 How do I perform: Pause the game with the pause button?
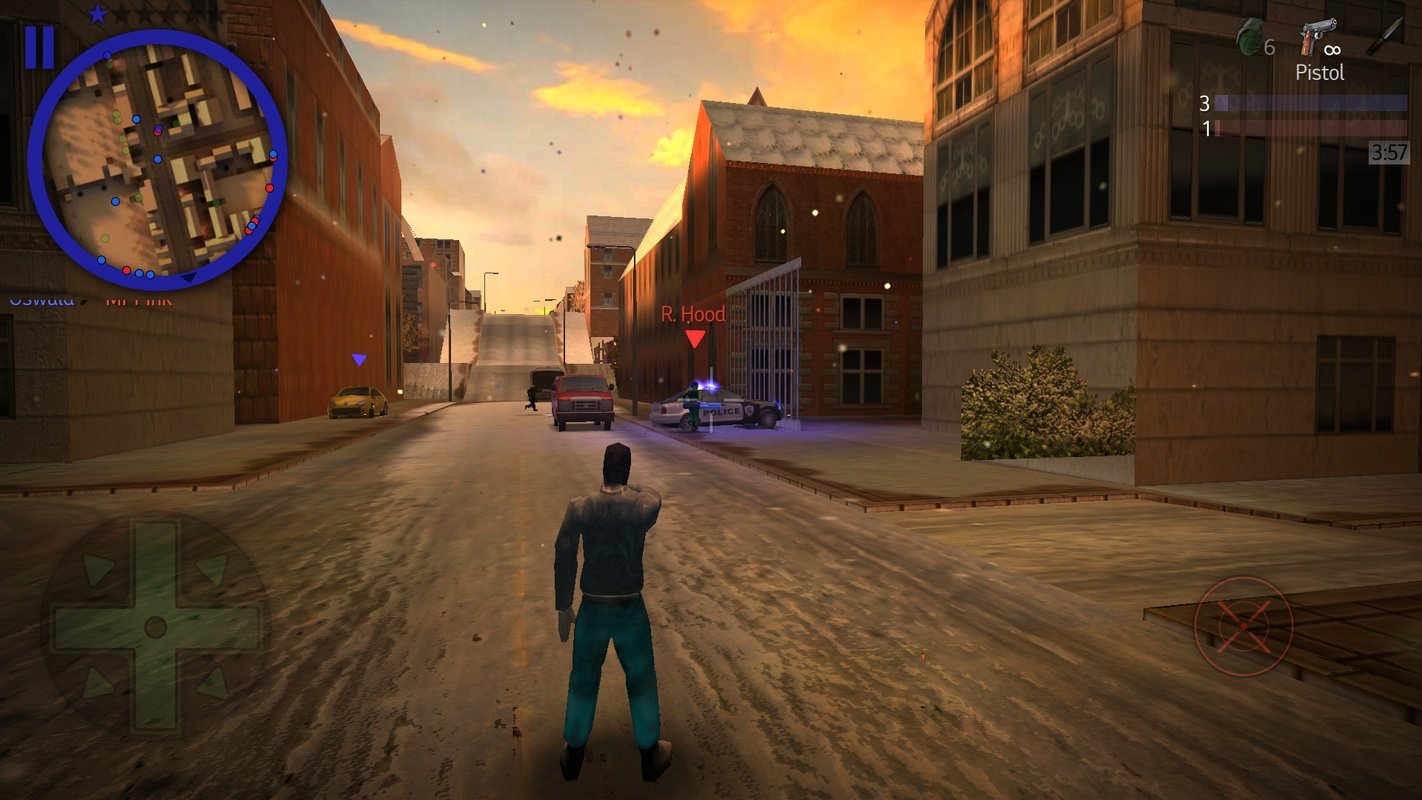point(39,47)
